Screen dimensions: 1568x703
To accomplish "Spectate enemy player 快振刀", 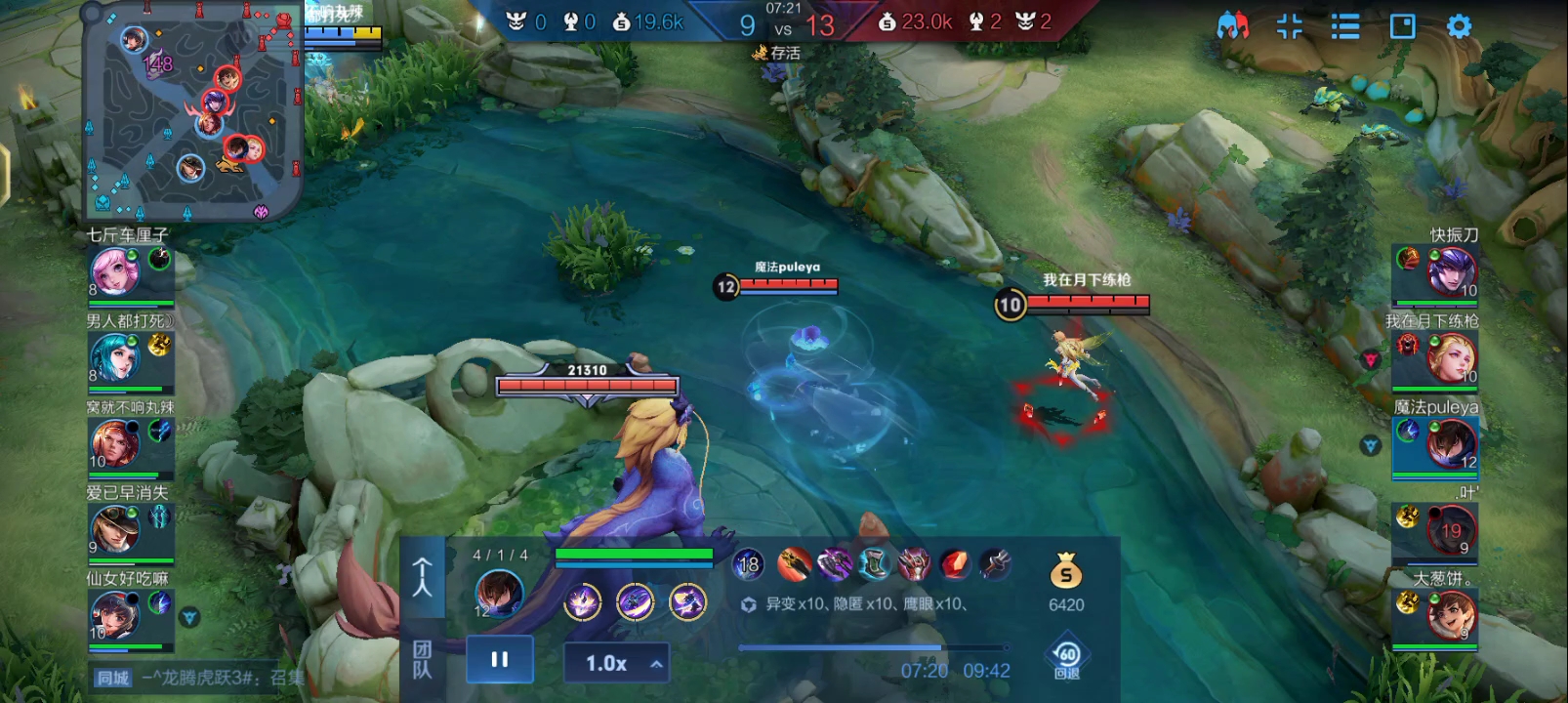I will (x=1451, y=272).
